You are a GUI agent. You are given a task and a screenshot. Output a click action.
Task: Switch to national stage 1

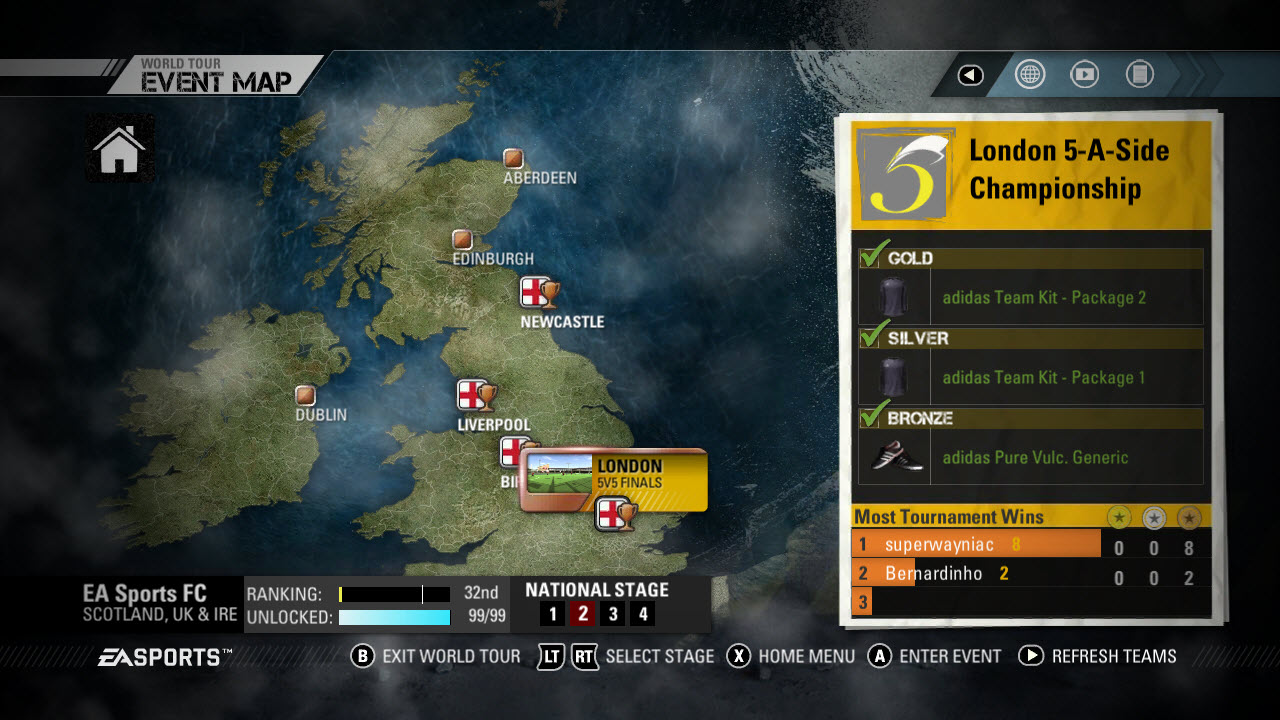[551, 614]
